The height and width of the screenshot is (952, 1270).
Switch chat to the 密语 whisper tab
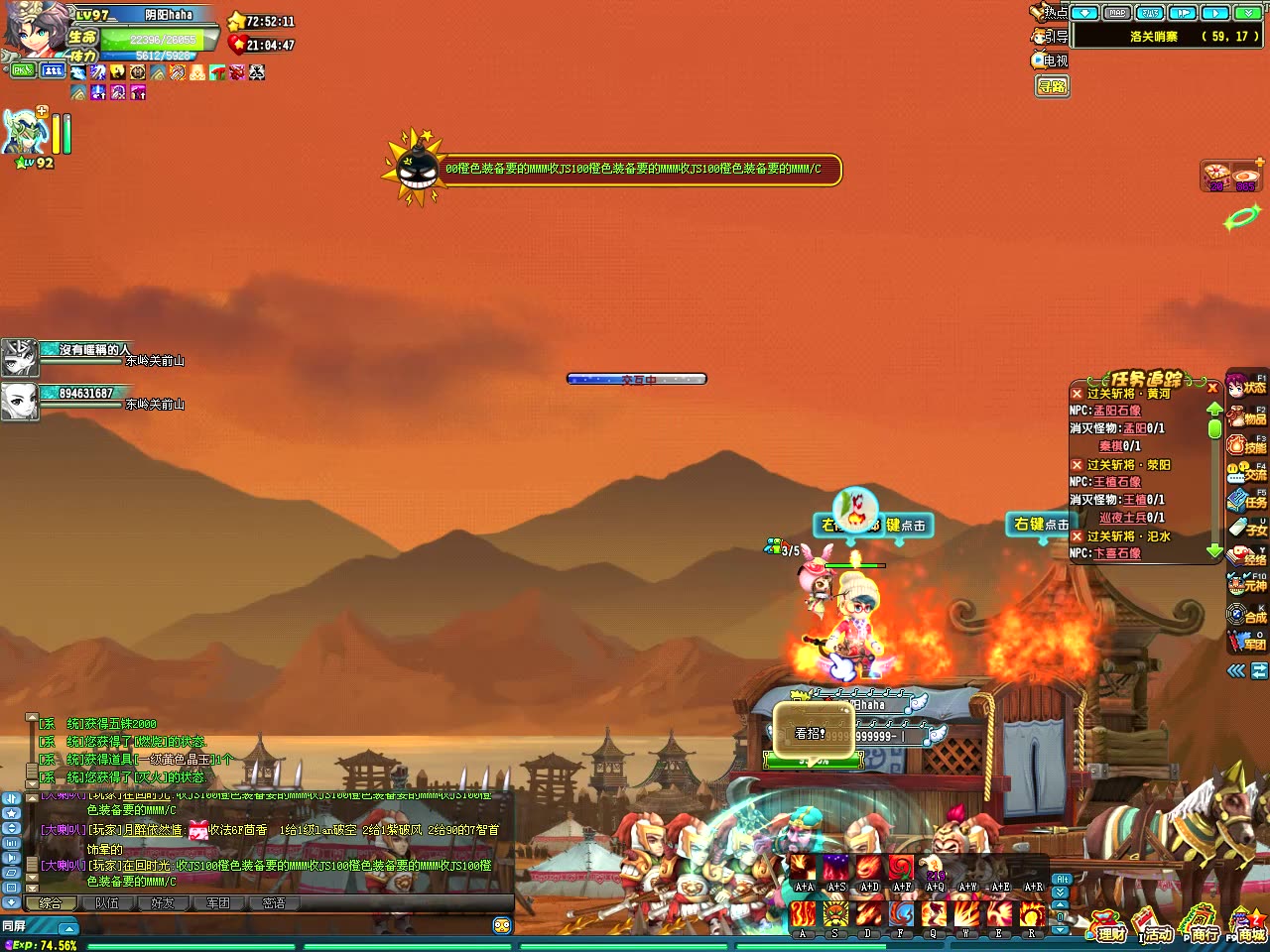[274, 903]
